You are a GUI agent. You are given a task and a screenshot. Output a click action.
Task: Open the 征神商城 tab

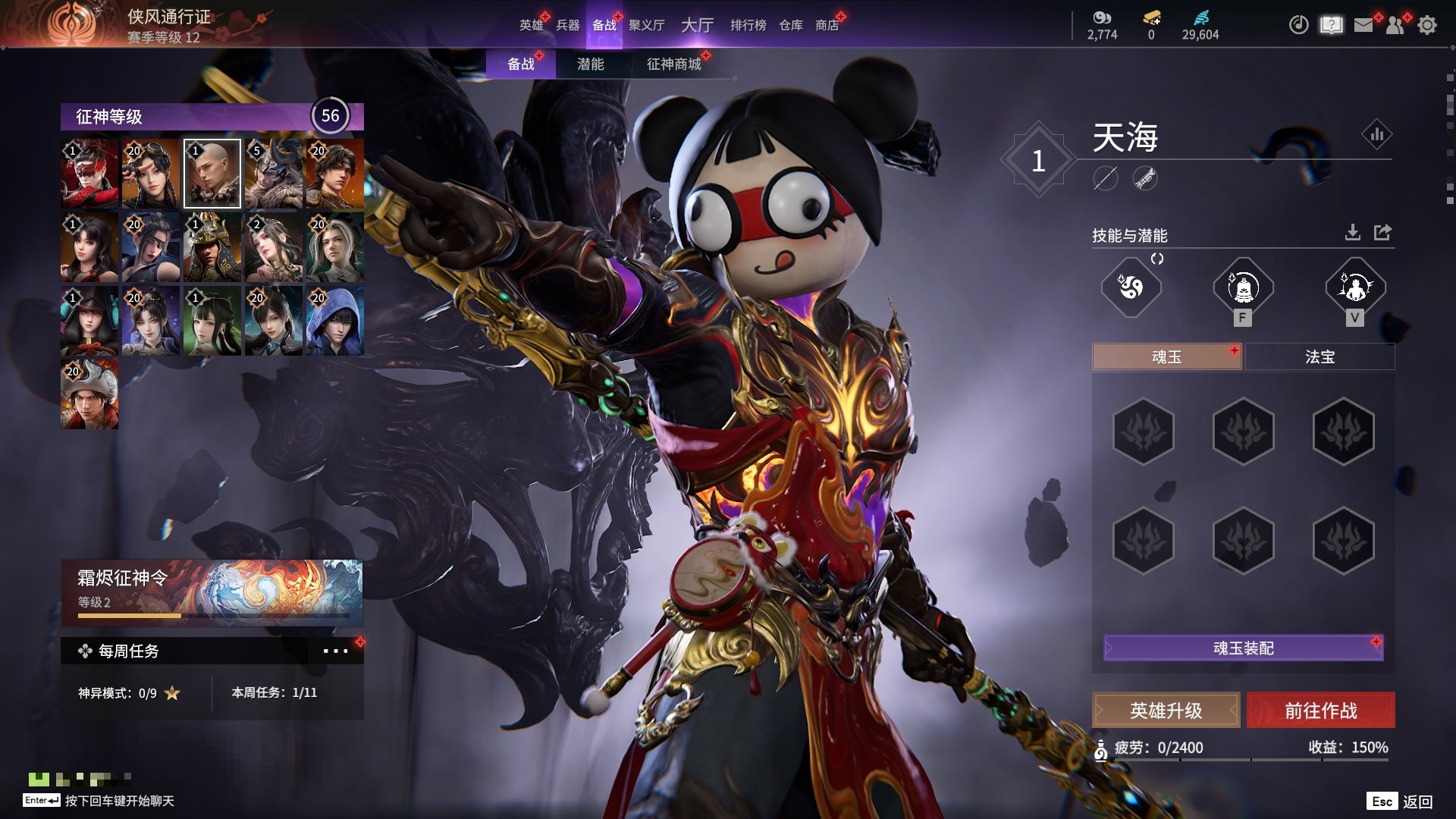(673, 64)
